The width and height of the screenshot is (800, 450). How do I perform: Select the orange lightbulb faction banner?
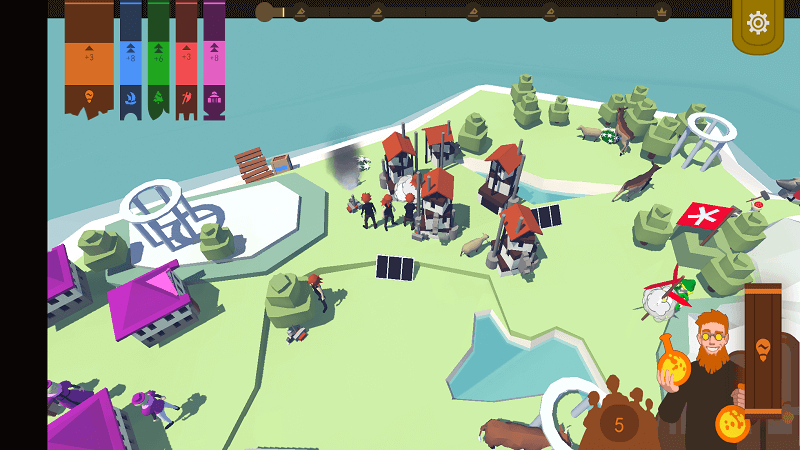pyautogui.click(x=89, y=58)
